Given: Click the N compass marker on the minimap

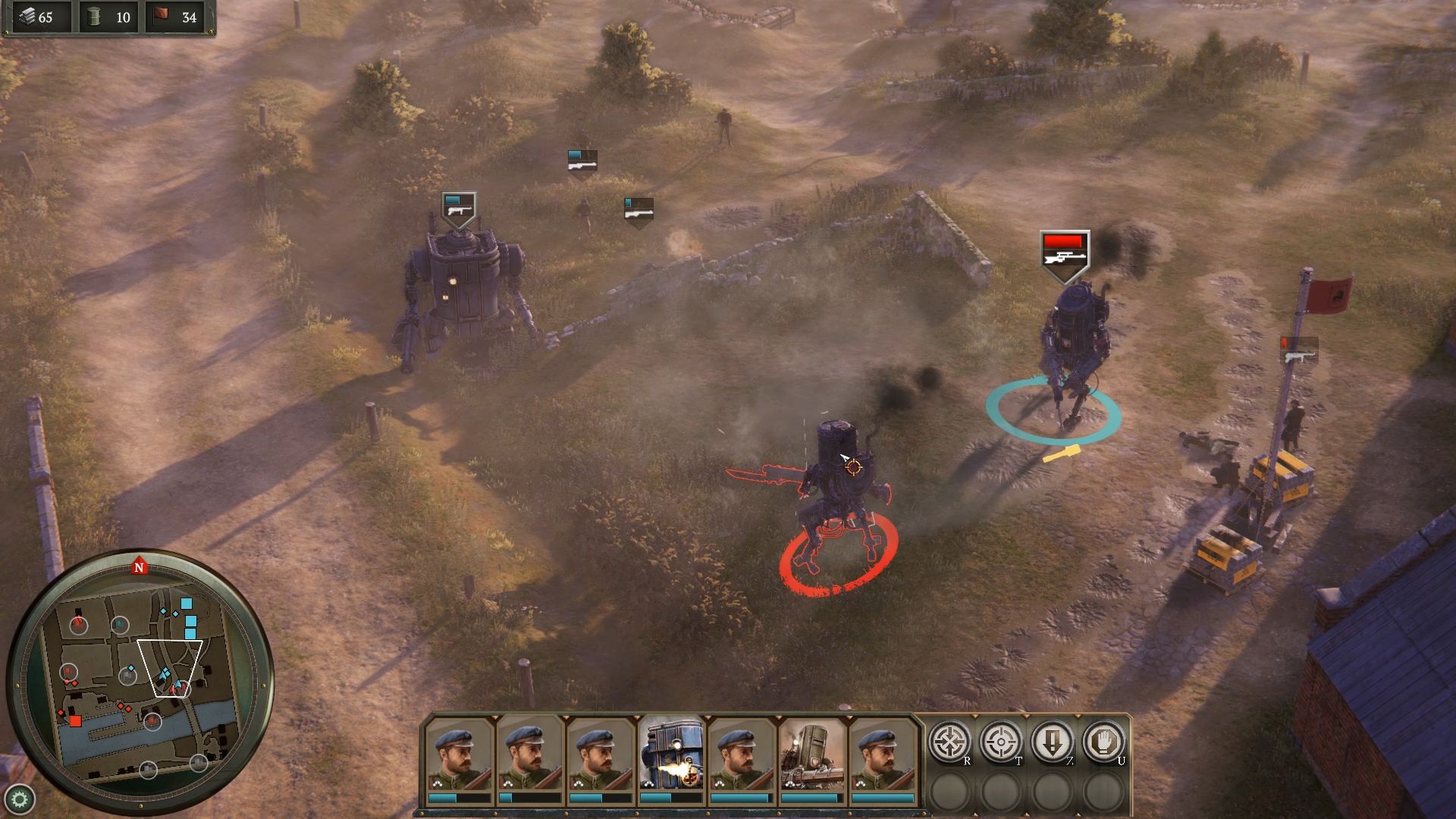Looking at the screenshot, I should tap(140, 566).
